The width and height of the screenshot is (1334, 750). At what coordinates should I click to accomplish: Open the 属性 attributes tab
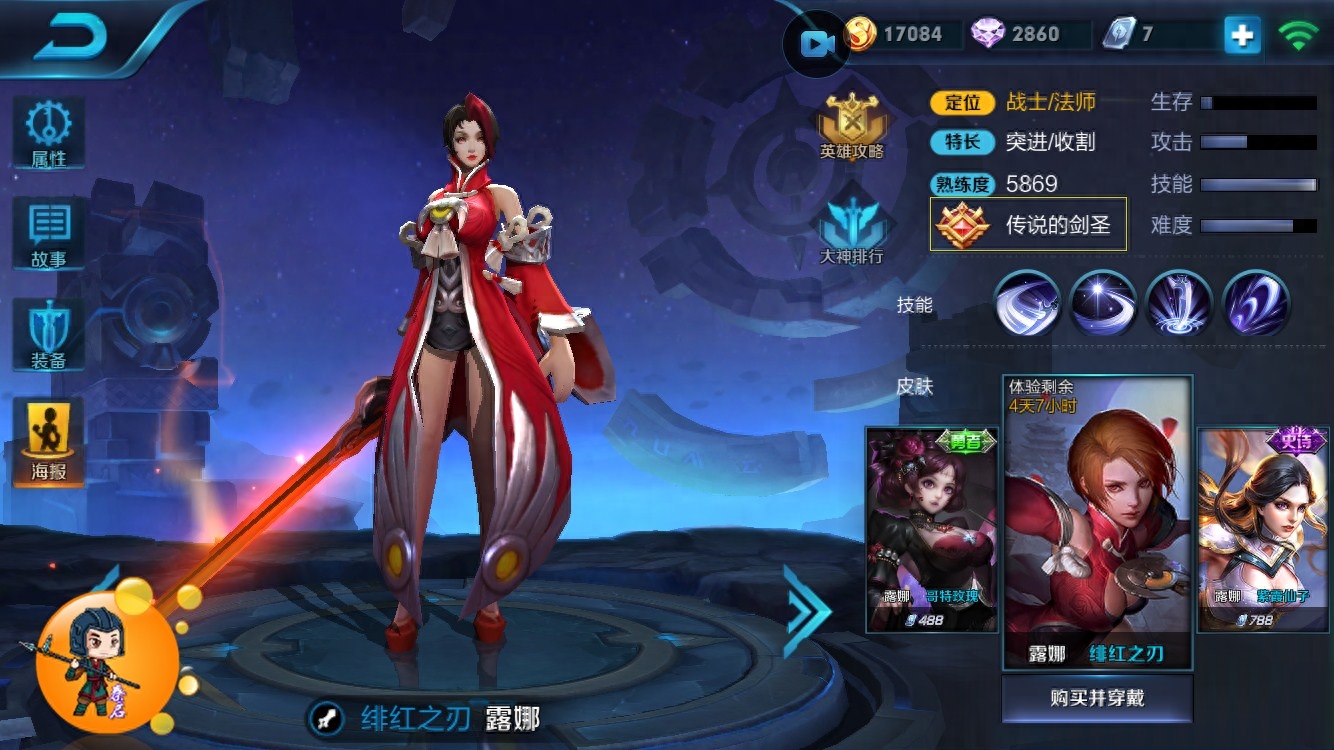point(48,132)
